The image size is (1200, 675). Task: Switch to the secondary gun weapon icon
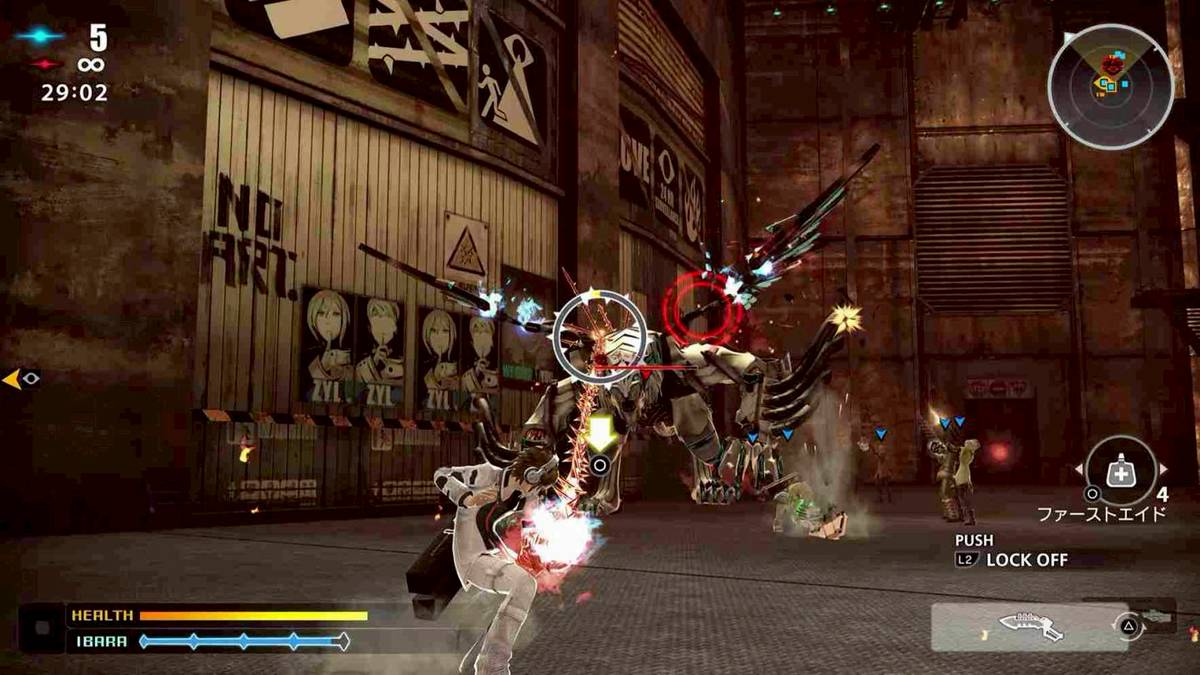tap(1156, 615)
